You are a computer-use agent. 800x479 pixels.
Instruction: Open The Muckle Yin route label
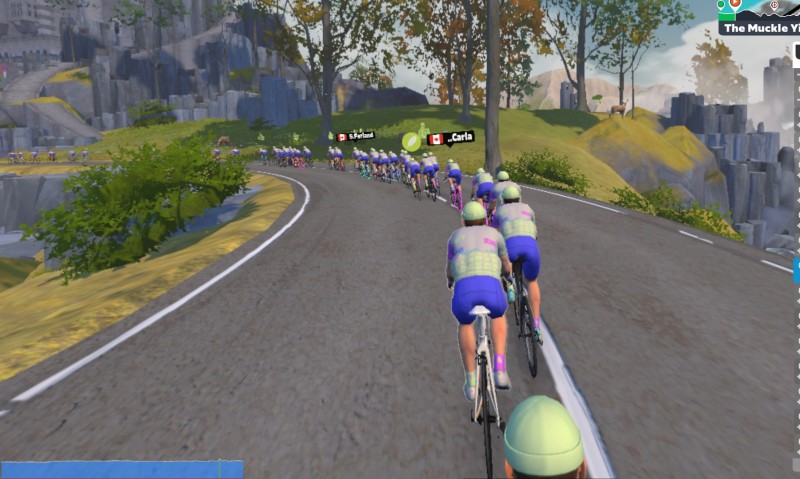pyautogui.click(x=759, y=28)
